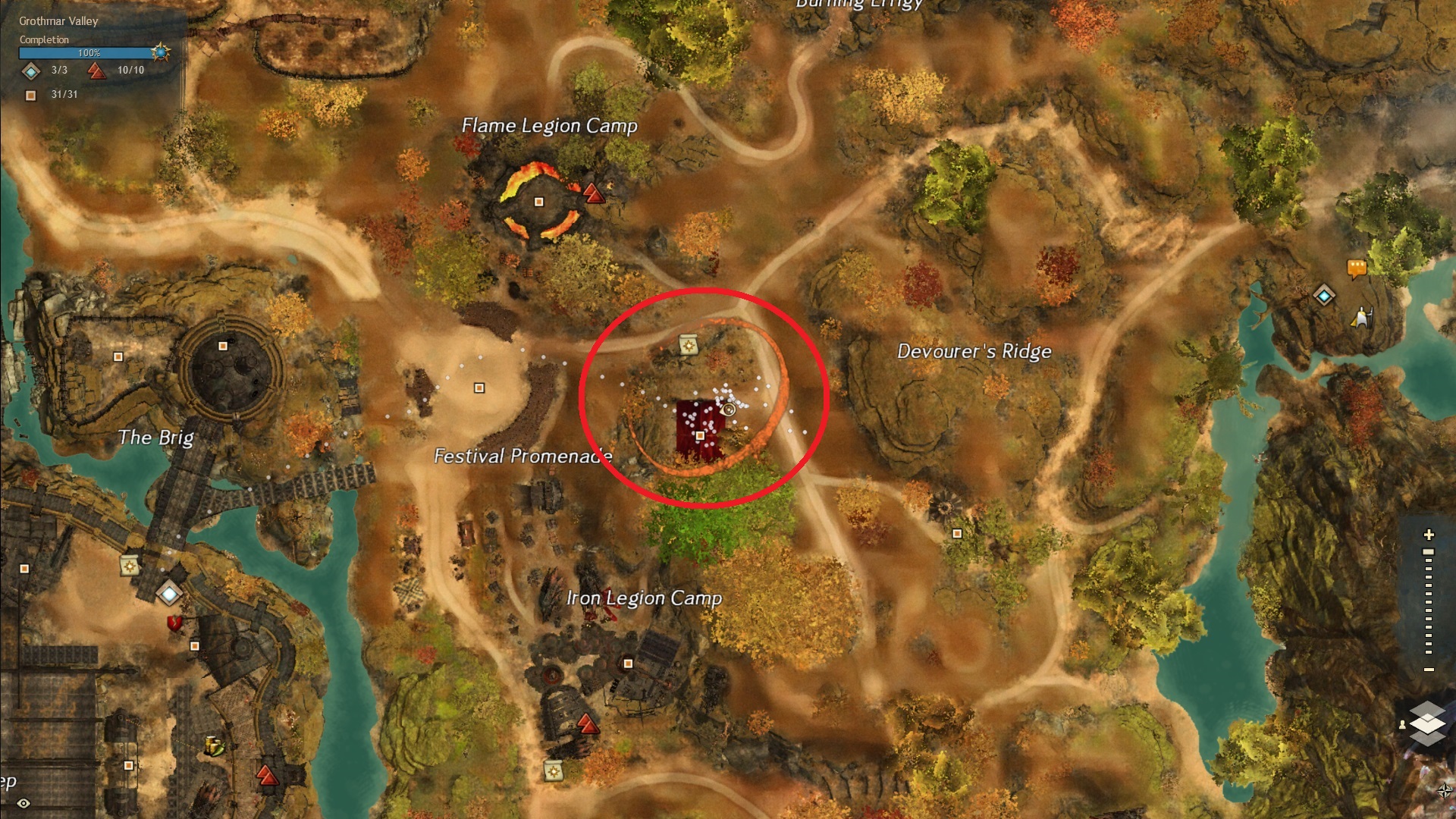Select the waypoint on the bridge below The Brig
1456x819 pixels.
point(168,594)
